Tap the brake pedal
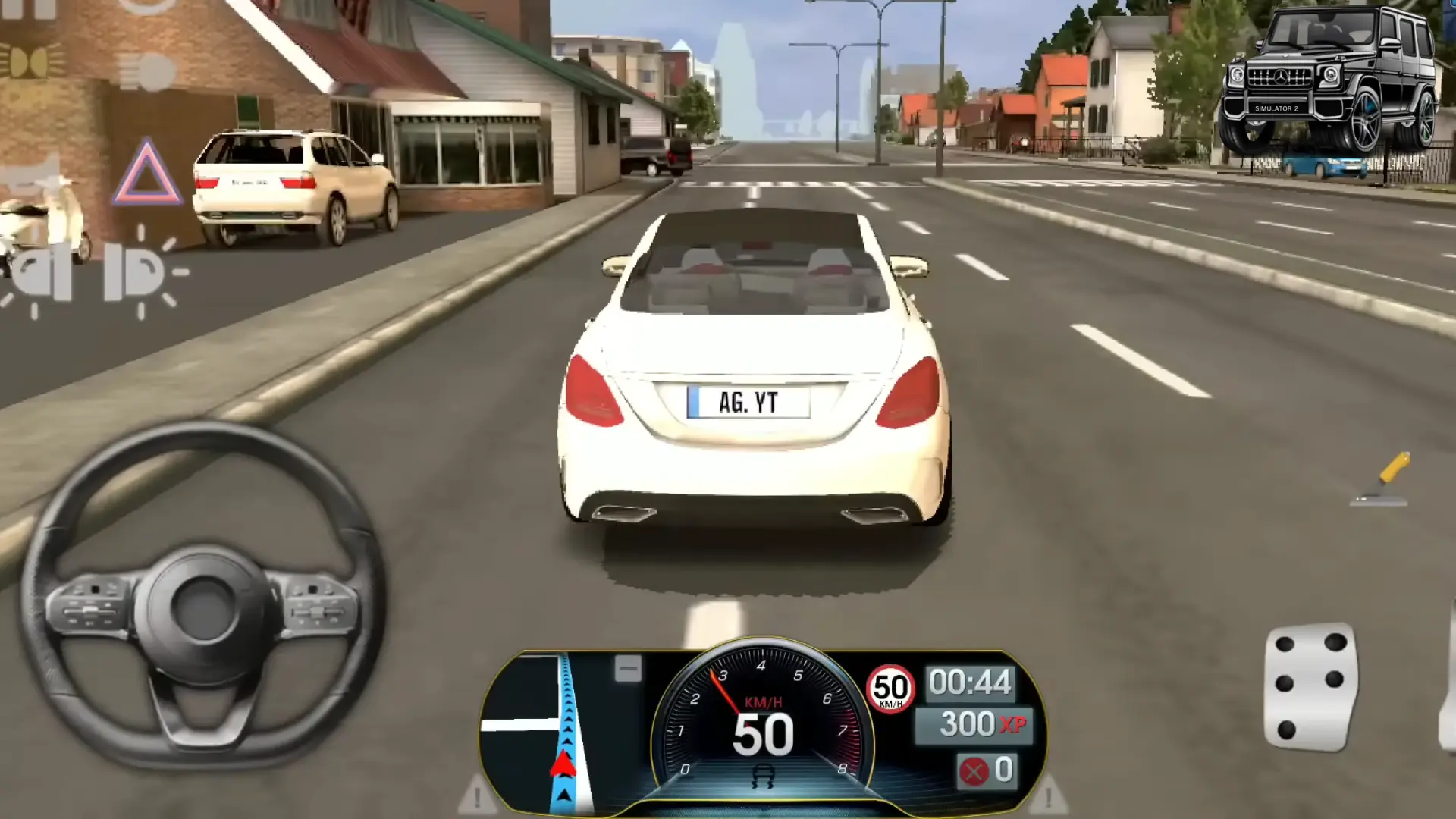This screenshot has height=819, width=1456. point(1310,687)
